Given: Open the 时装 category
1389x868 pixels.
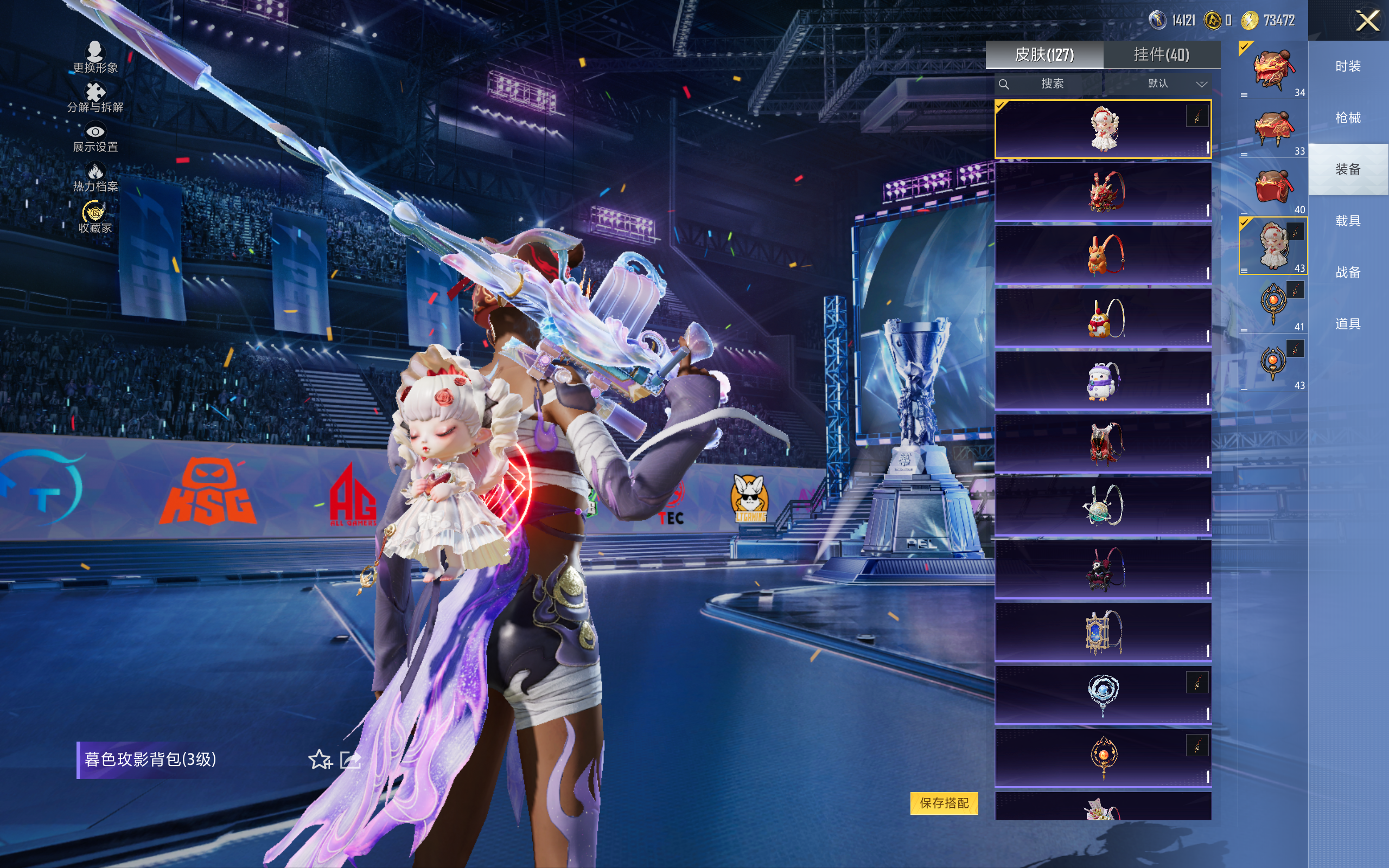Looking at the screenshot, I should [x=1348, y=66].
